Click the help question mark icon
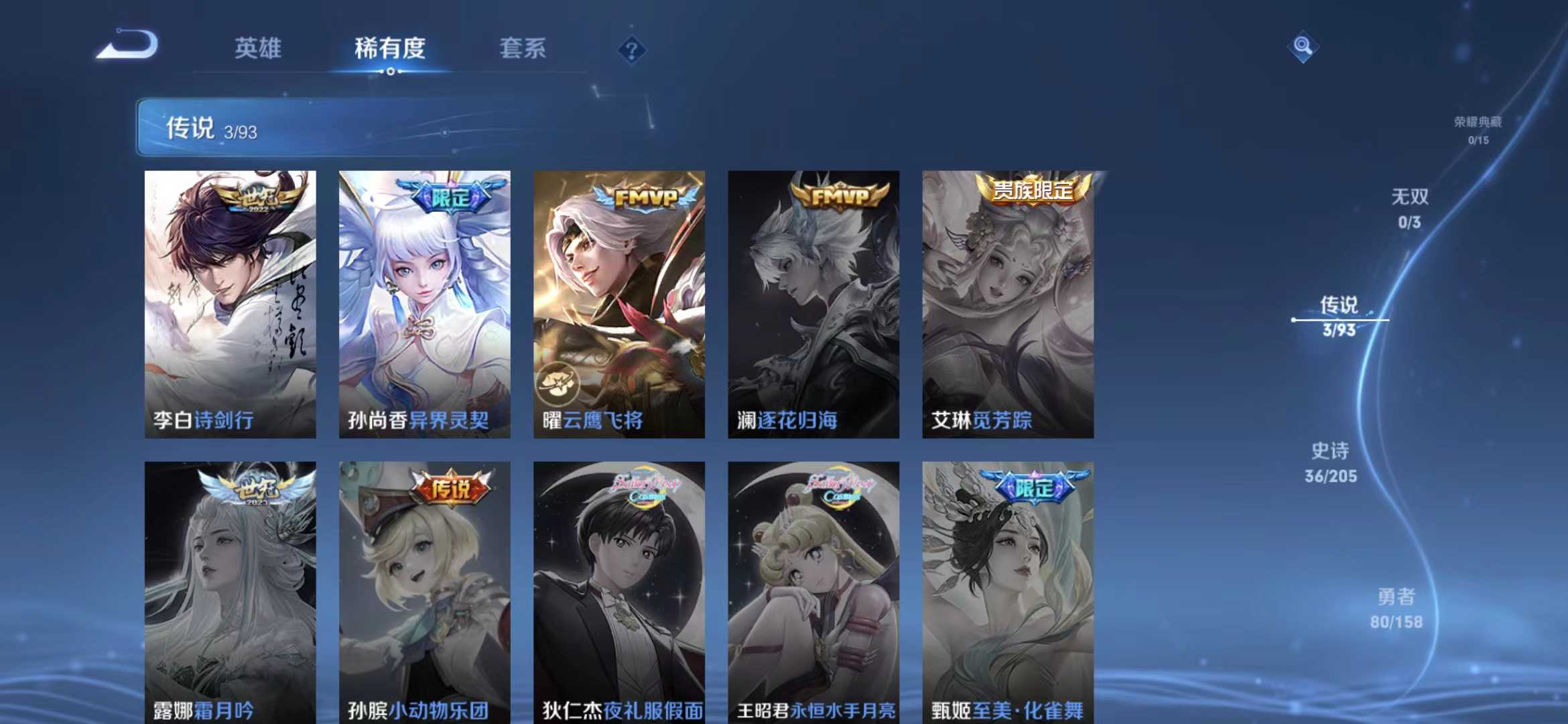Image resolution: width=1568 pixels, height=724 pixels. coord(631,50)
